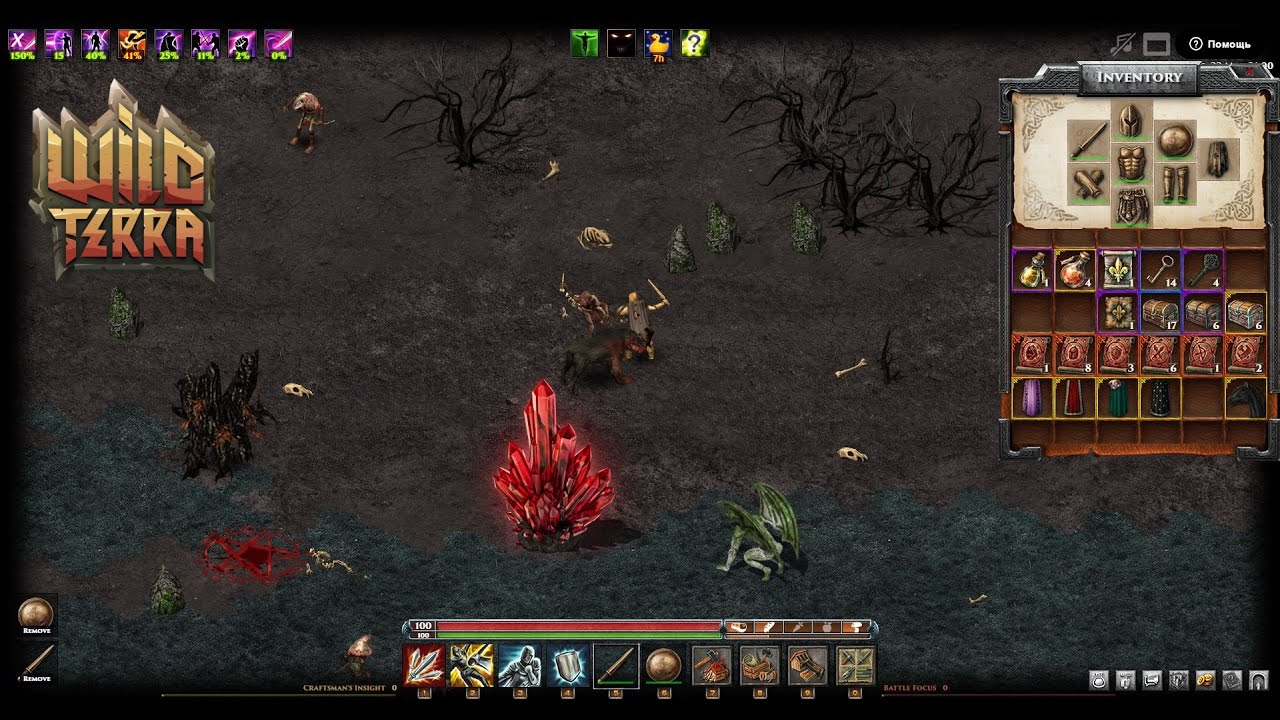This screenshot has width=1280, height=720.
Task: Select the purple cloak item
Action: (x=1031, y=398)
